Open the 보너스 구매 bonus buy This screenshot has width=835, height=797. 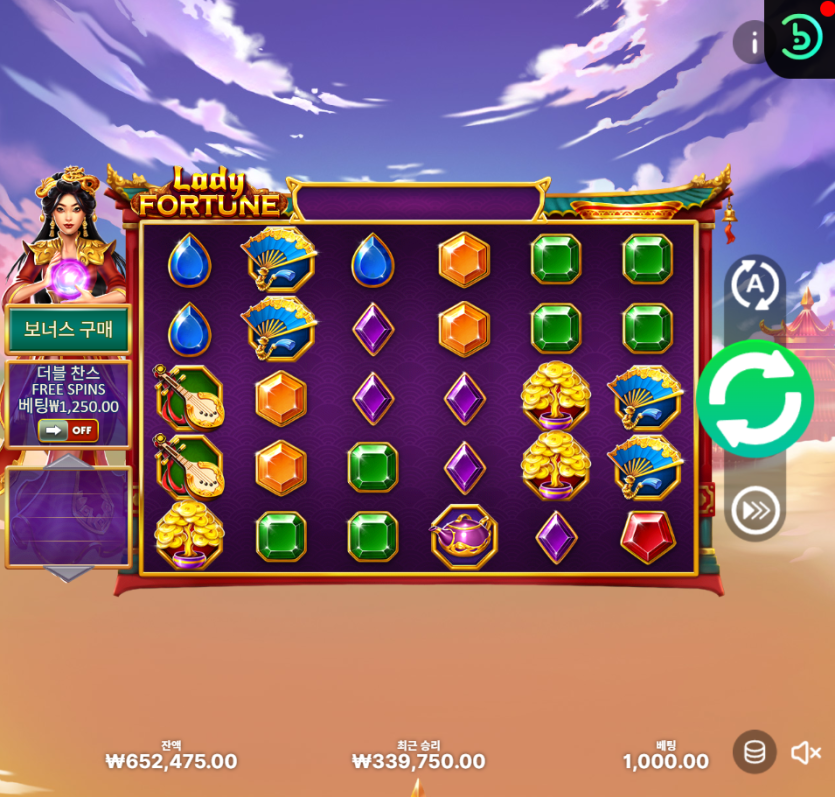(x=68, y=330)
